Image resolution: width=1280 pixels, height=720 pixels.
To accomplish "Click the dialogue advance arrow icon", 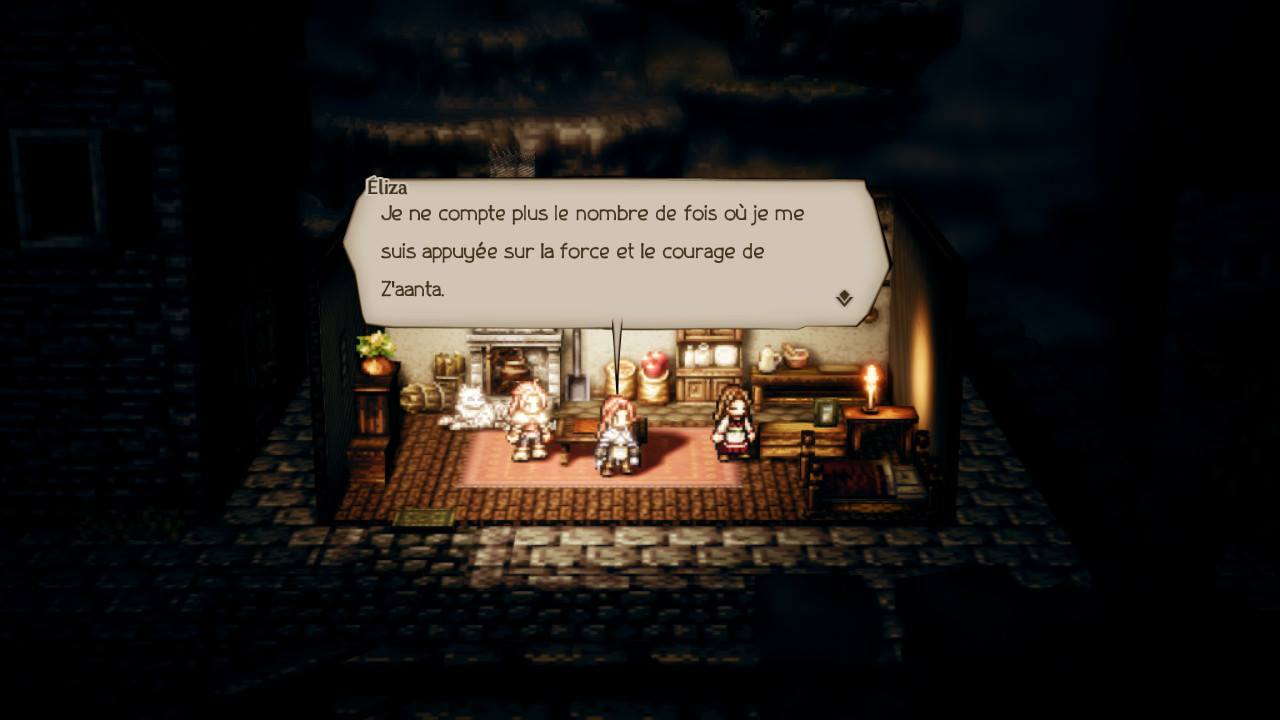I will 845,296.
